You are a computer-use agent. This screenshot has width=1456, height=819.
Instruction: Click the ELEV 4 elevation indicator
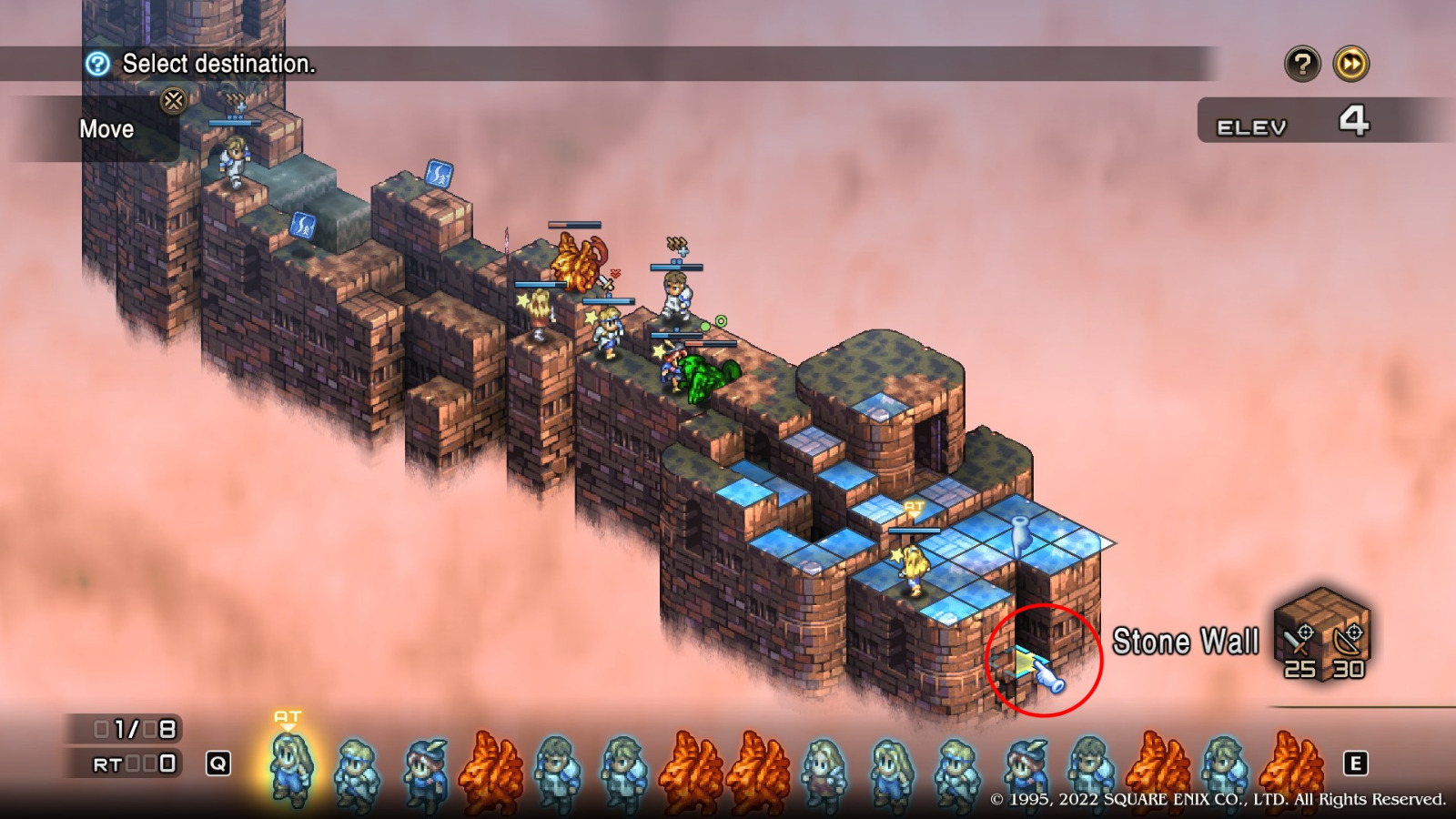1283,123
